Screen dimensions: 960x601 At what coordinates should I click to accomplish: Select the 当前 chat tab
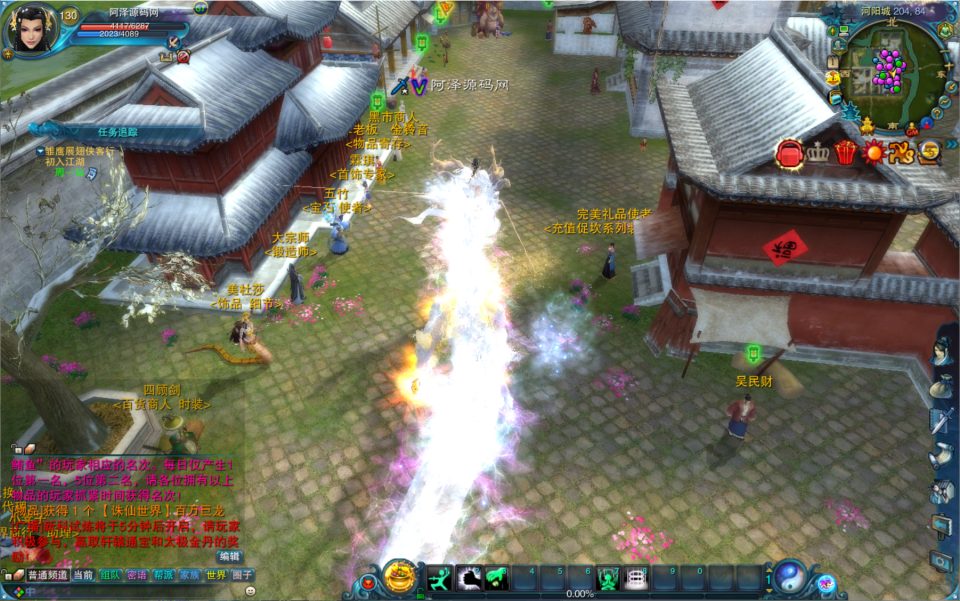(83, 575)
